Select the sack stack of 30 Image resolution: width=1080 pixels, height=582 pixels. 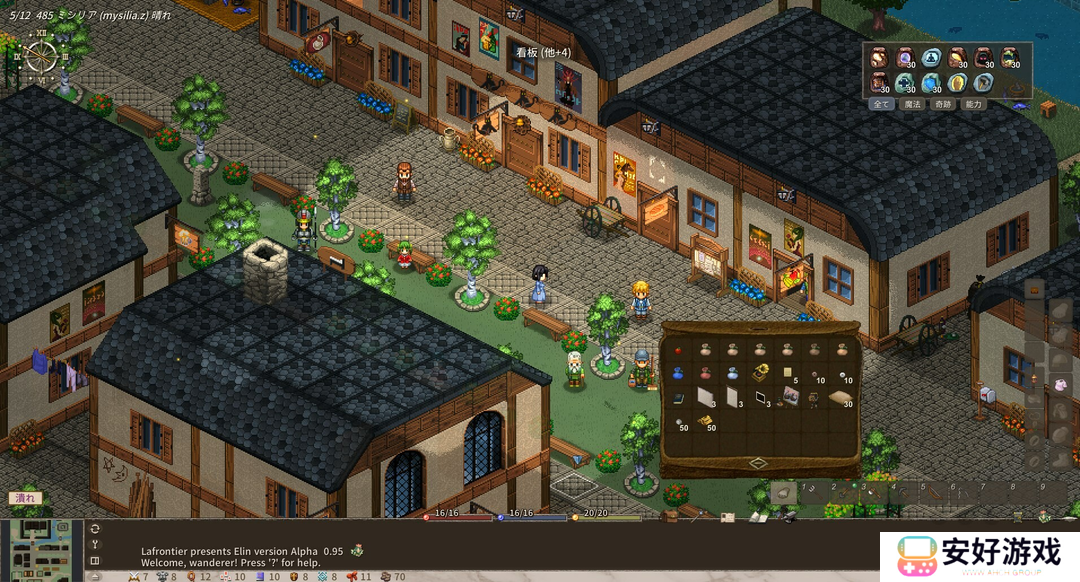tap(842, 397)
